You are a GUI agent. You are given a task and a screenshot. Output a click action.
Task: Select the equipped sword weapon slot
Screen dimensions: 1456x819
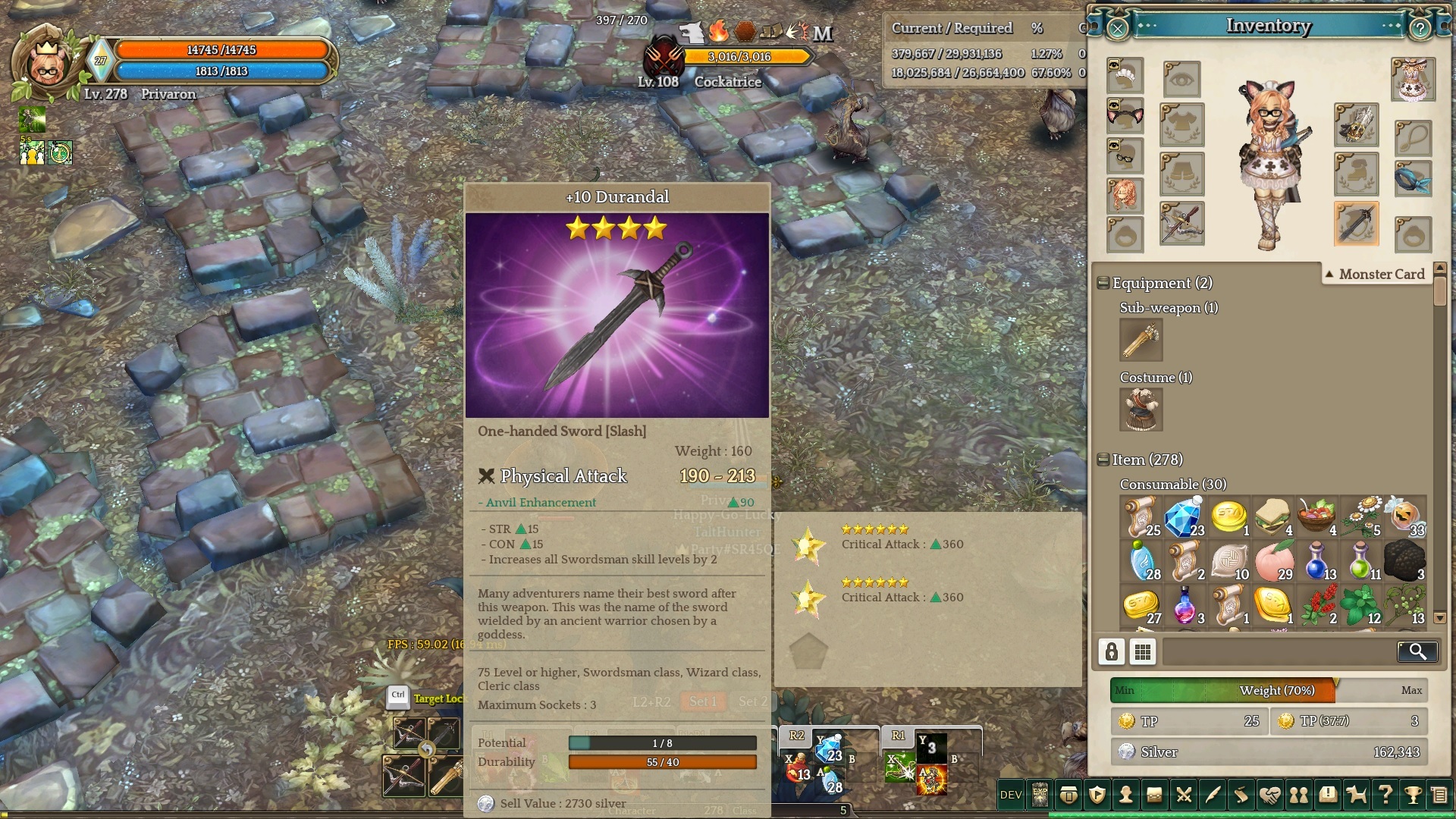tap(1356, 224)
